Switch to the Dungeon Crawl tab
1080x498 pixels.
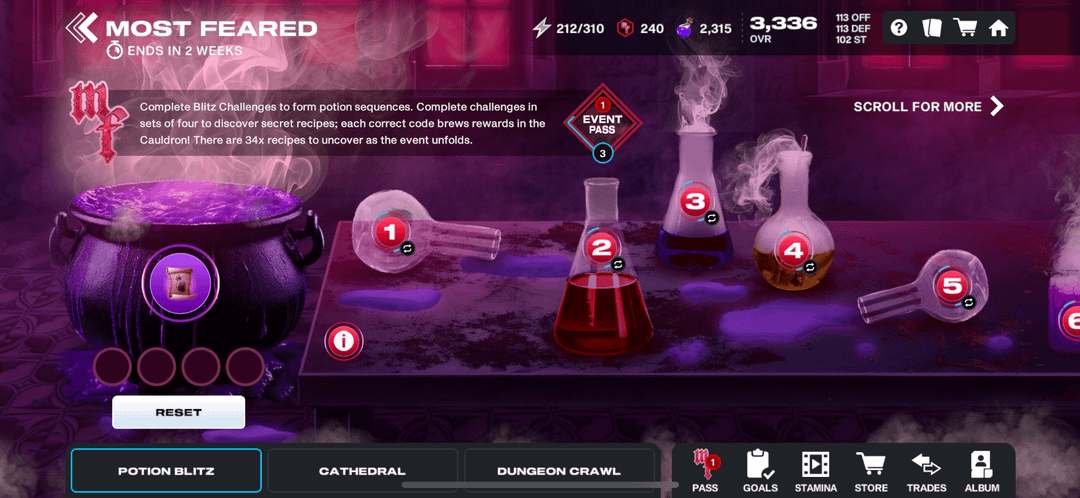pyautogui.click(x=559, y=471)
